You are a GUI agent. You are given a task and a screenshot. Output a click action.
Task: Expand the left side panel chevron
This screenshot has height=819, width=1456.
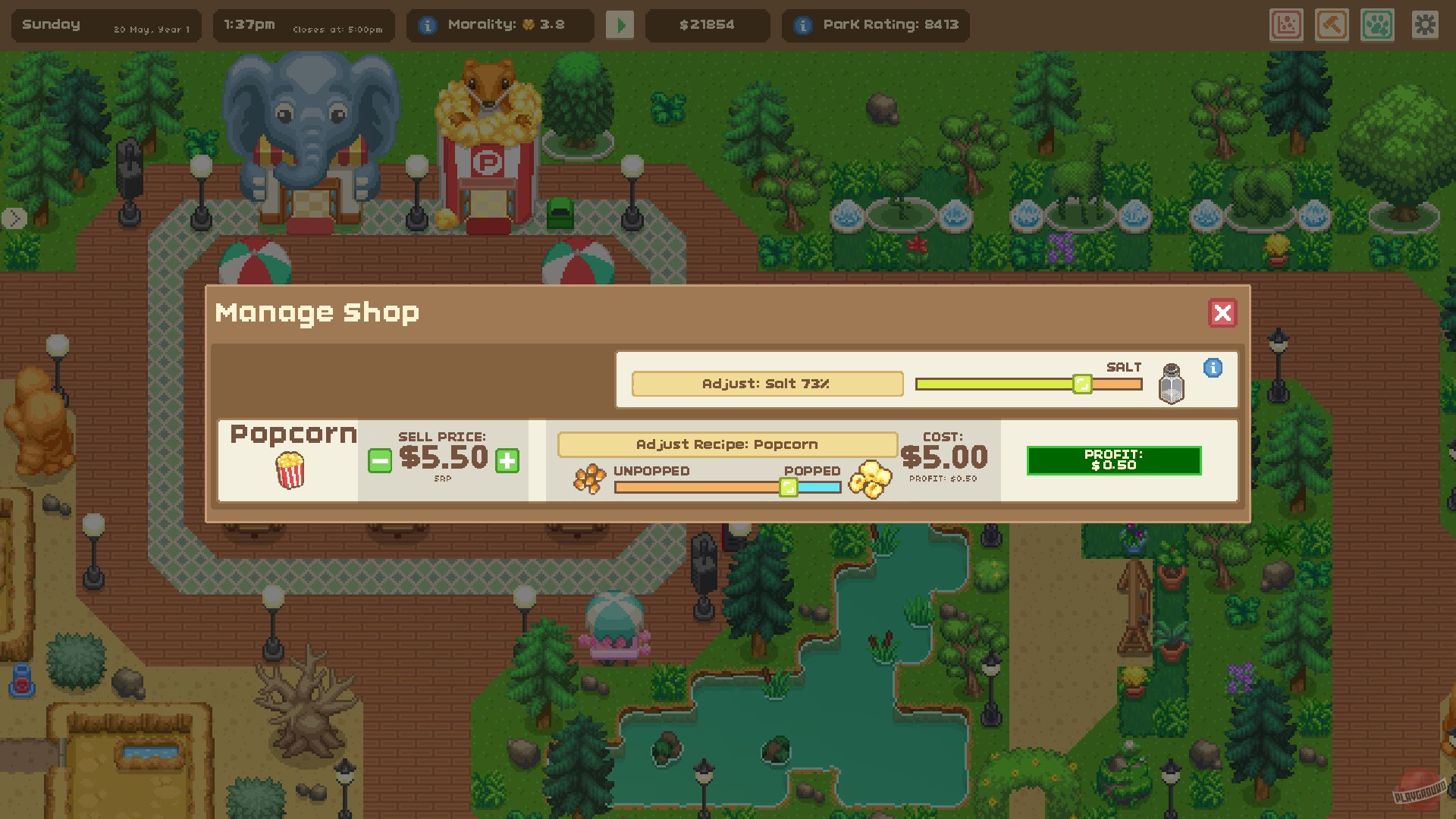[13, 219]
